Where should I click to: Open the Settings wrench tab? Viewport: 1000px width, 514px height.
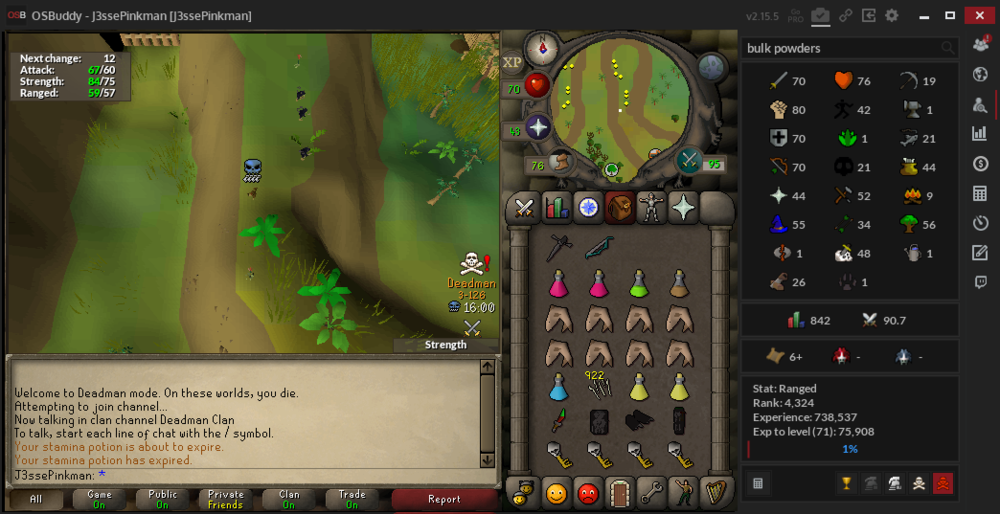[653, 492]
